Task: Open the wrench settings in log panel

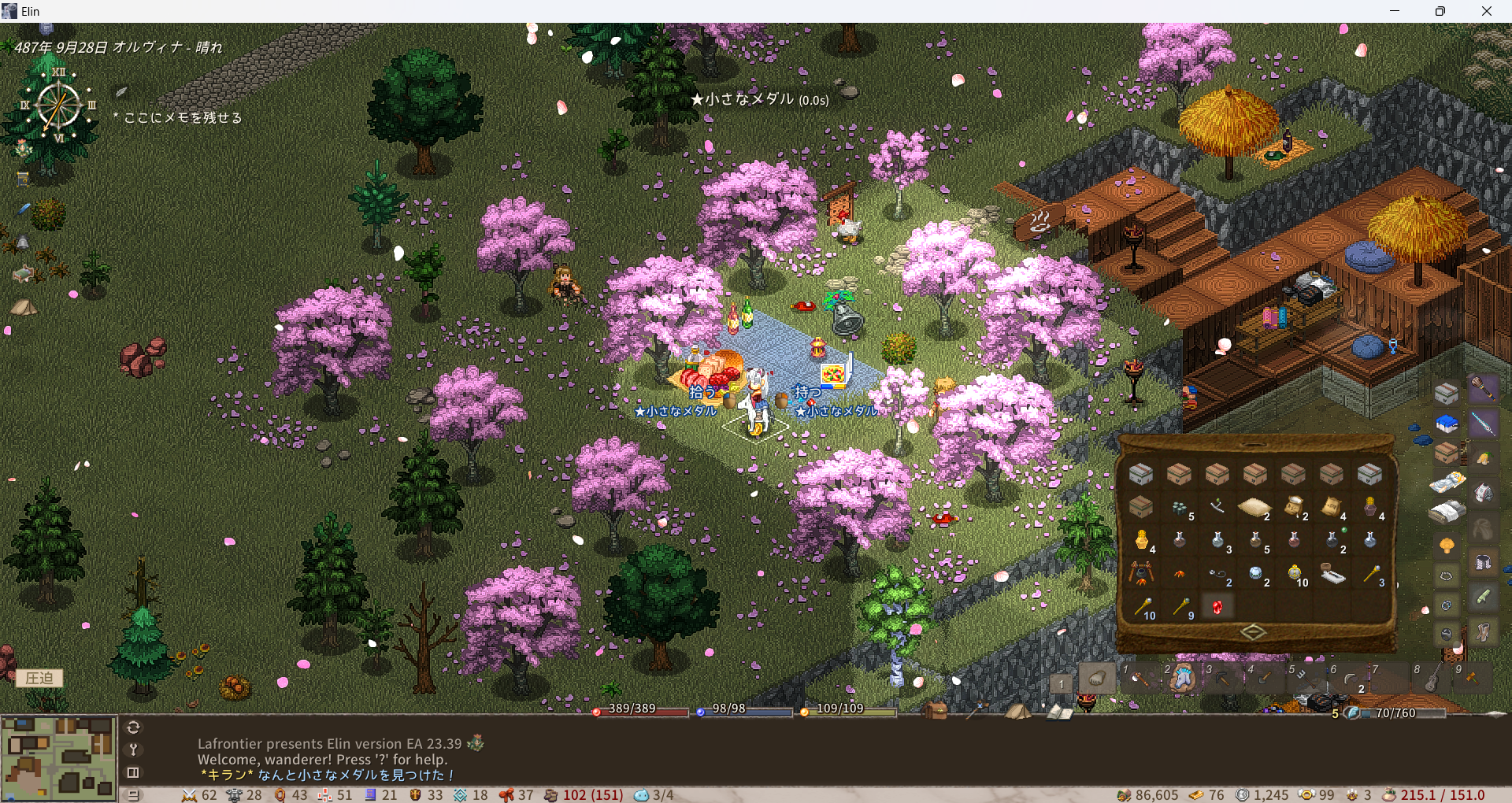Action: [133, 749]
